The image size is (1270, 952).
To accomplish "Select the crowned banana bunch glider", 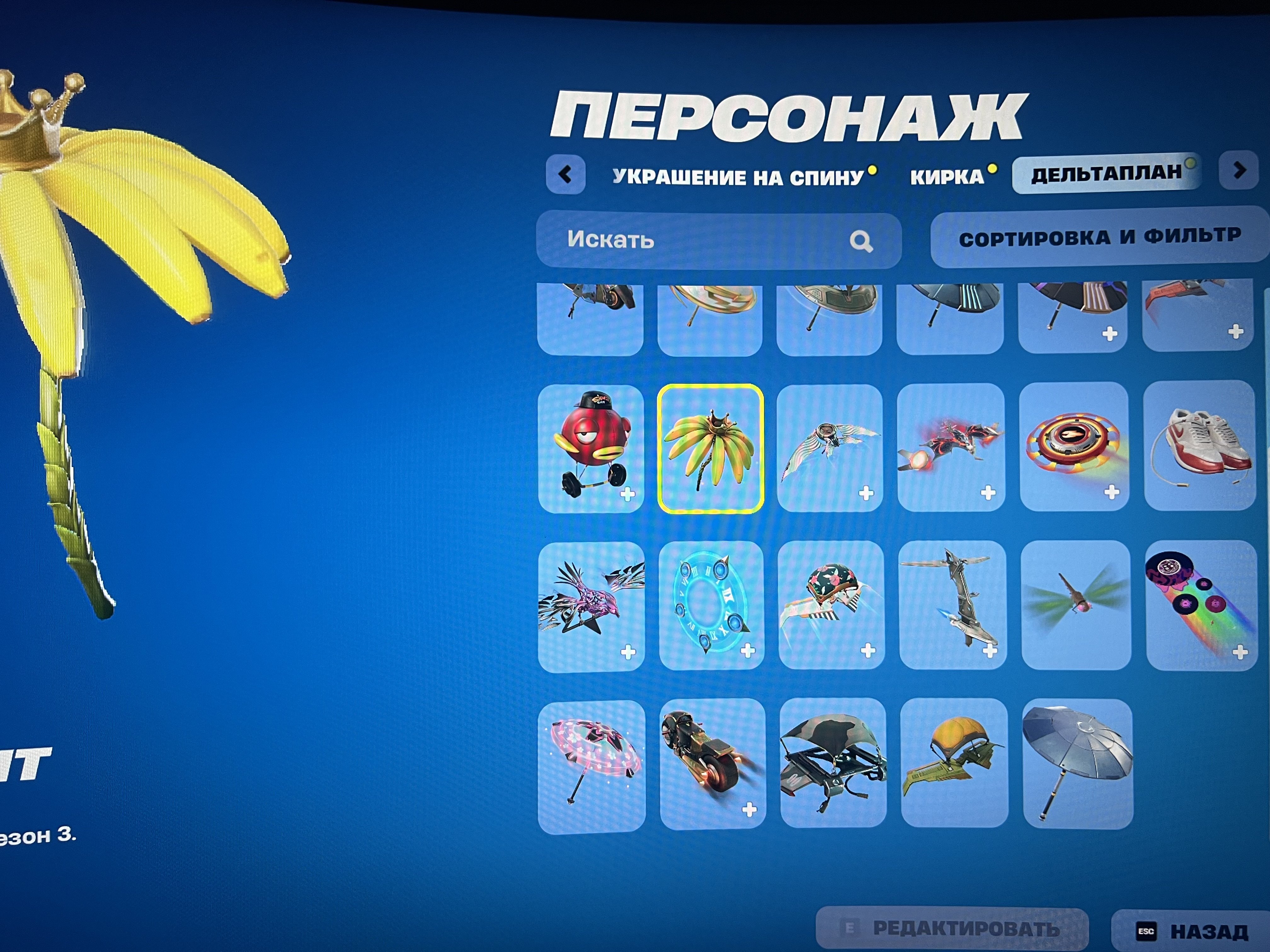I will [712, 448].
